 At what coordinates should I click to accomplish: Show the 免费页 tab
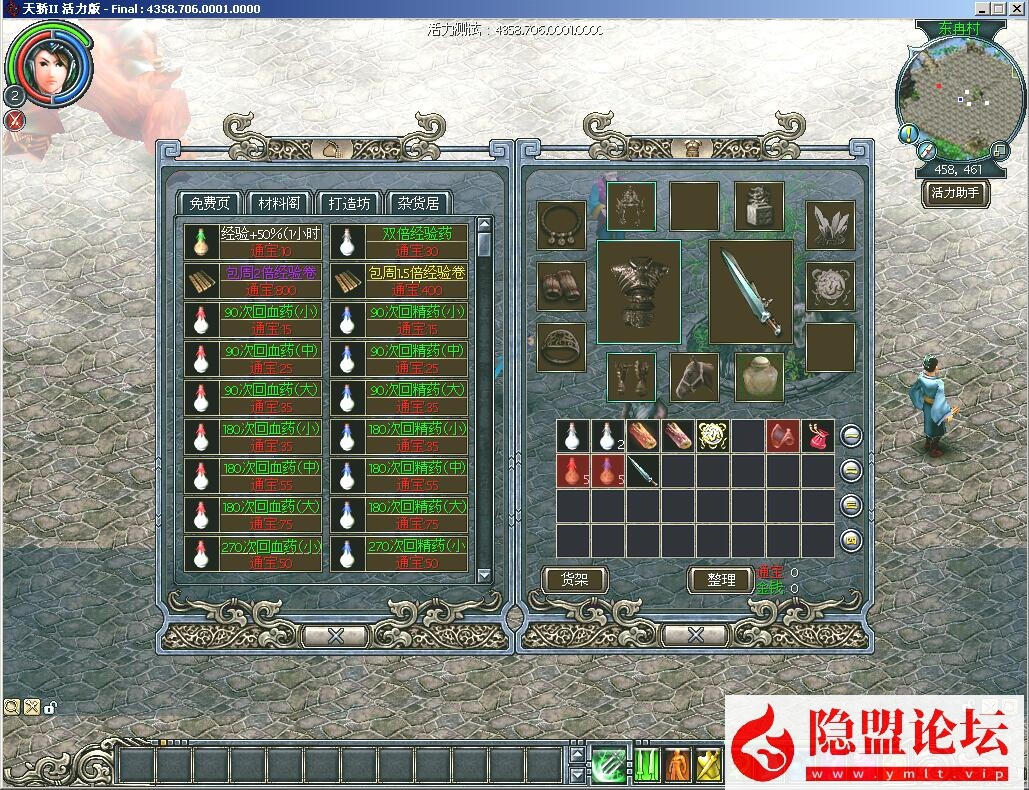coord(210,203)
